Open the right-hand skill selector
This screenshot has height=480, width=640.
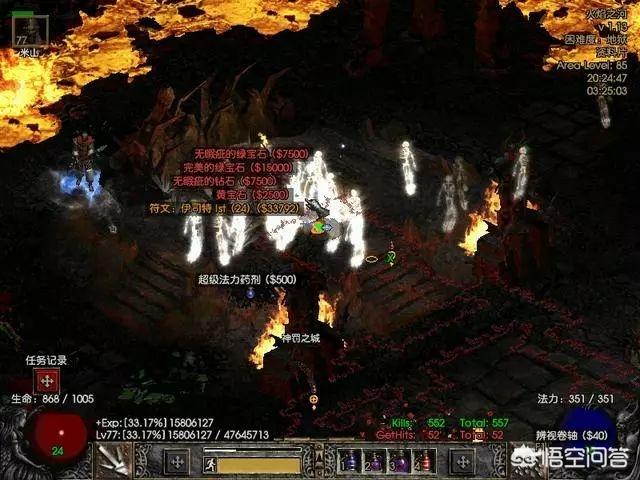[x=462, y=462]
